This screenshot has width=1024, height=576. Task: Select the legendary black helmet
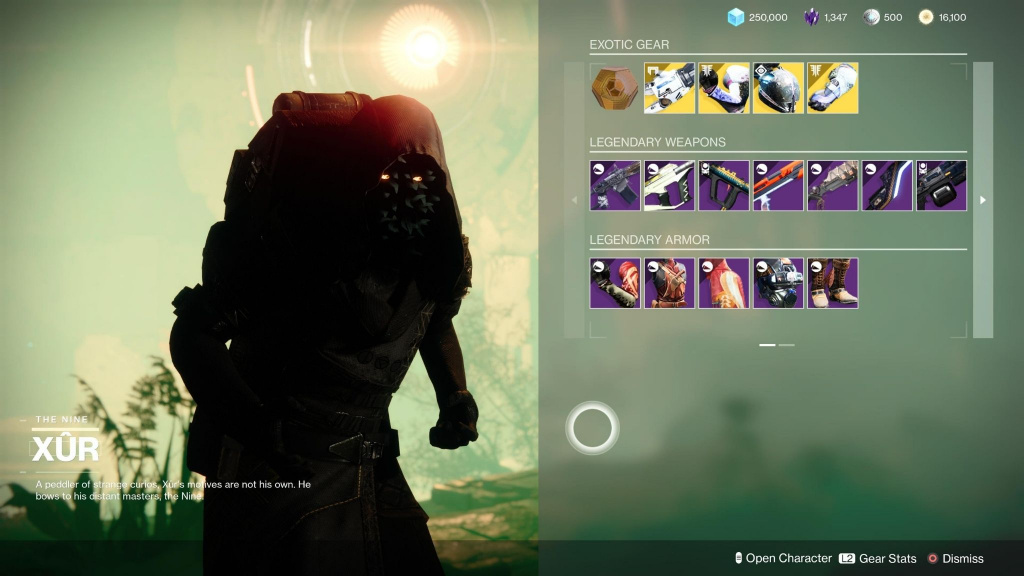coord(778,283)
